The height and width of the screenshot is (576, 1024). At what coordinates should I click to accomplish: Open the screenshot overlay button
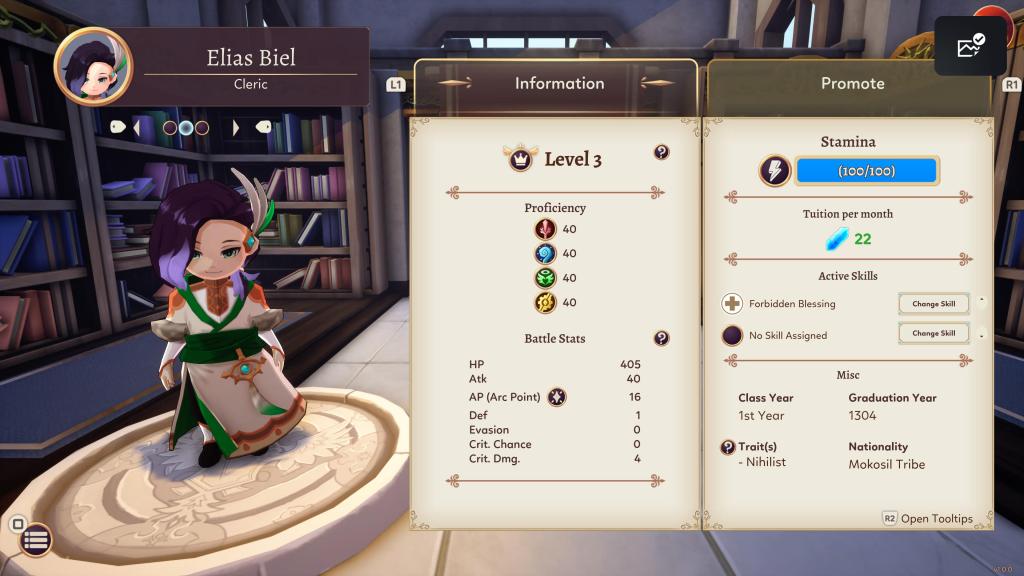point(970,47)
